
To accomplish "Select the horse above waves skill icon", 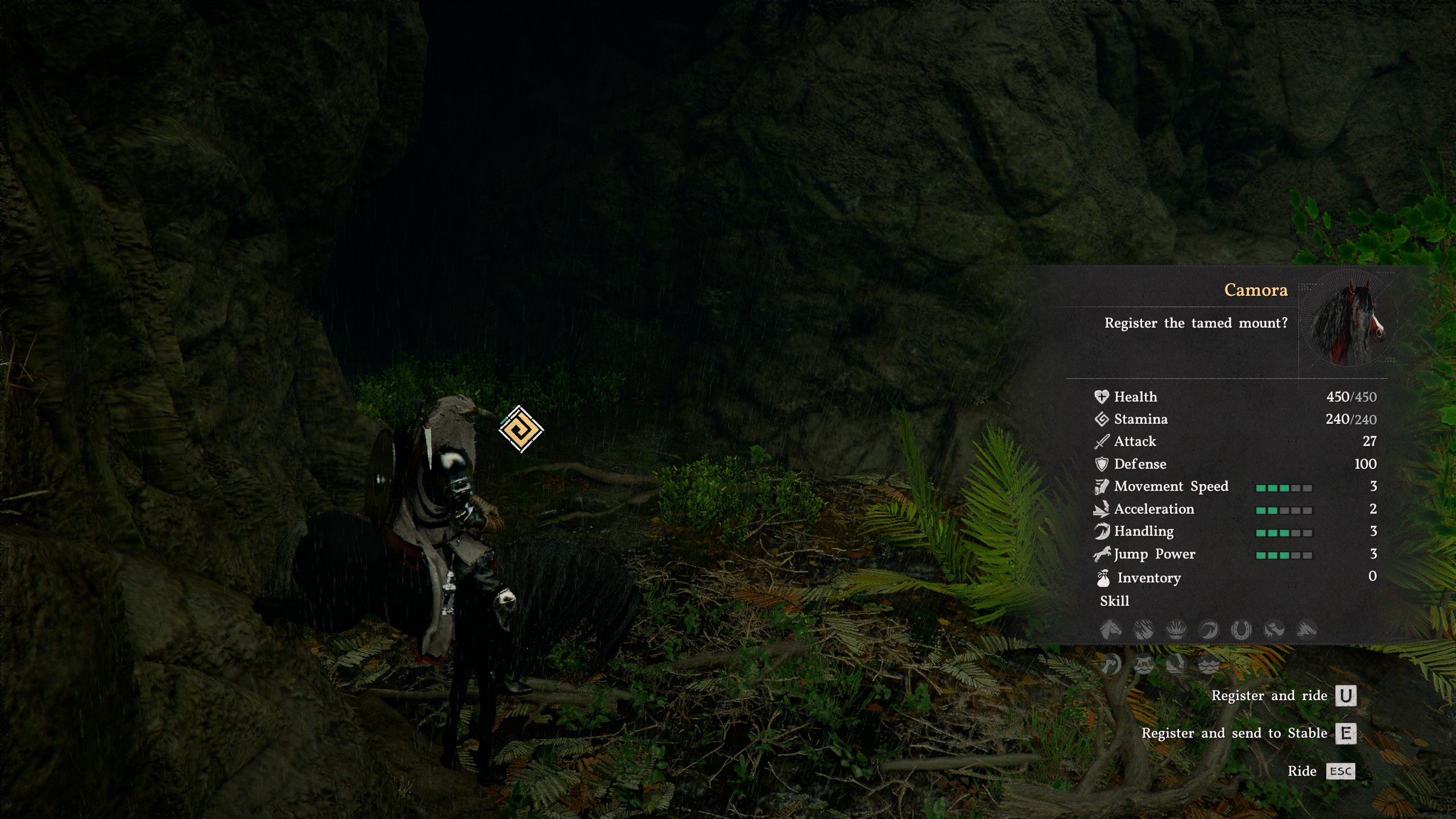I will click(x=1143, y=664).
